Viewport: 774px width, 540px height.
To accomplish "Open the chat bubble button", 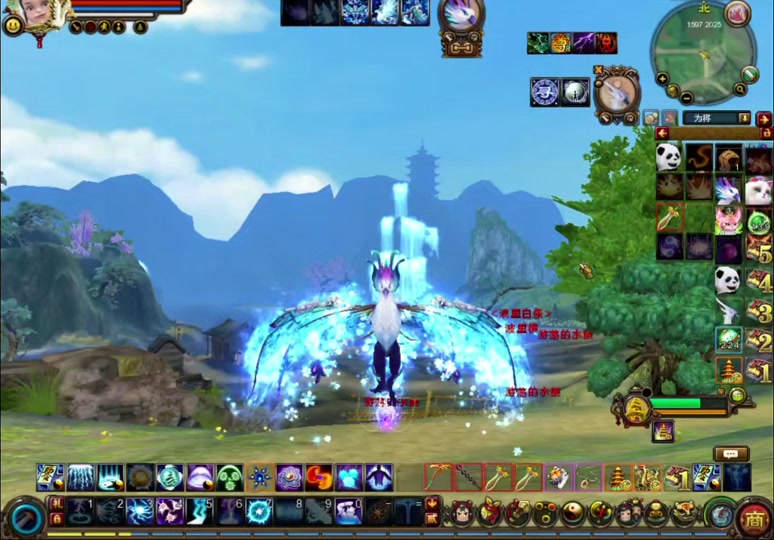I will coord(731,454).
